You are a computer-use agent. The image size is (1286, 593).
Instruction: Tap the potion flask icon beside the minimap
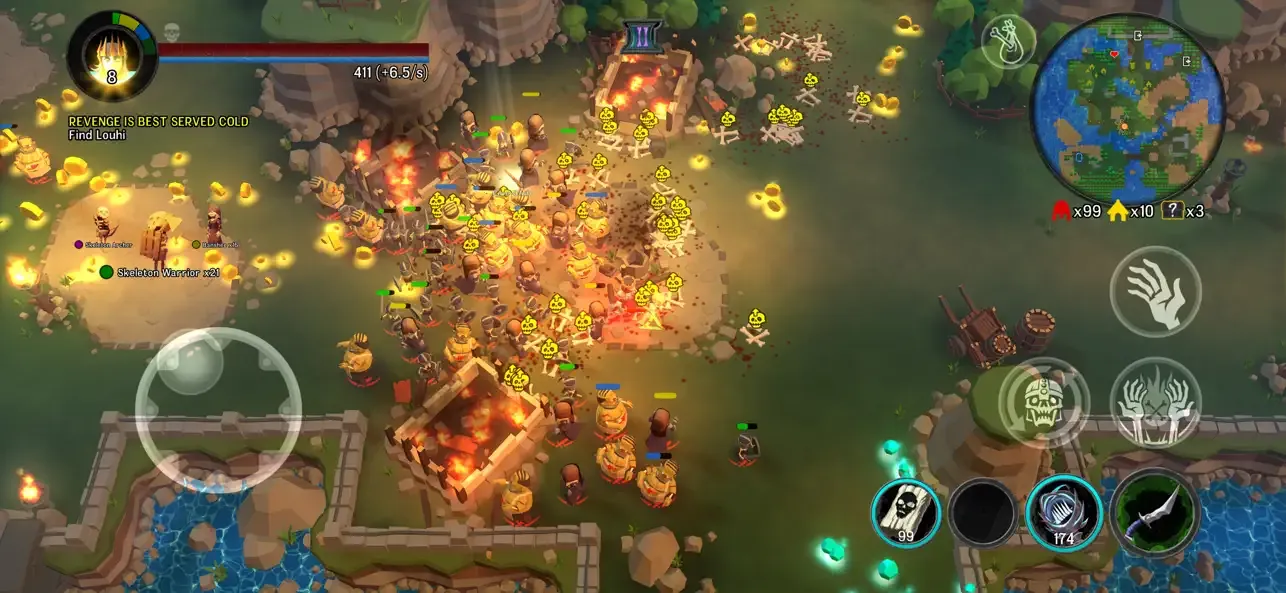click(x=1007, y=42)
